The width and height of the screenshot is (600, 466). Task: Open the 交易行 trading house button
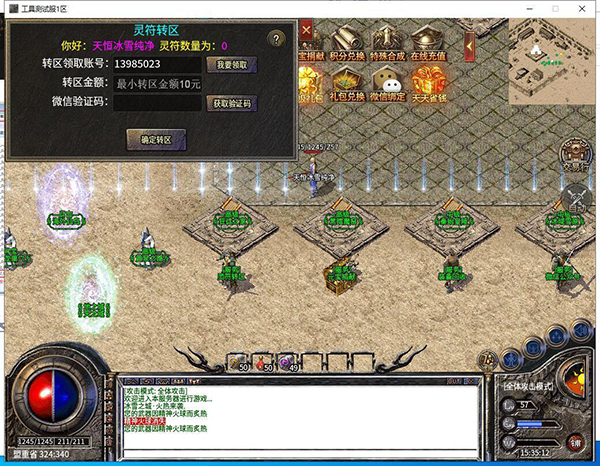(575, 156)
